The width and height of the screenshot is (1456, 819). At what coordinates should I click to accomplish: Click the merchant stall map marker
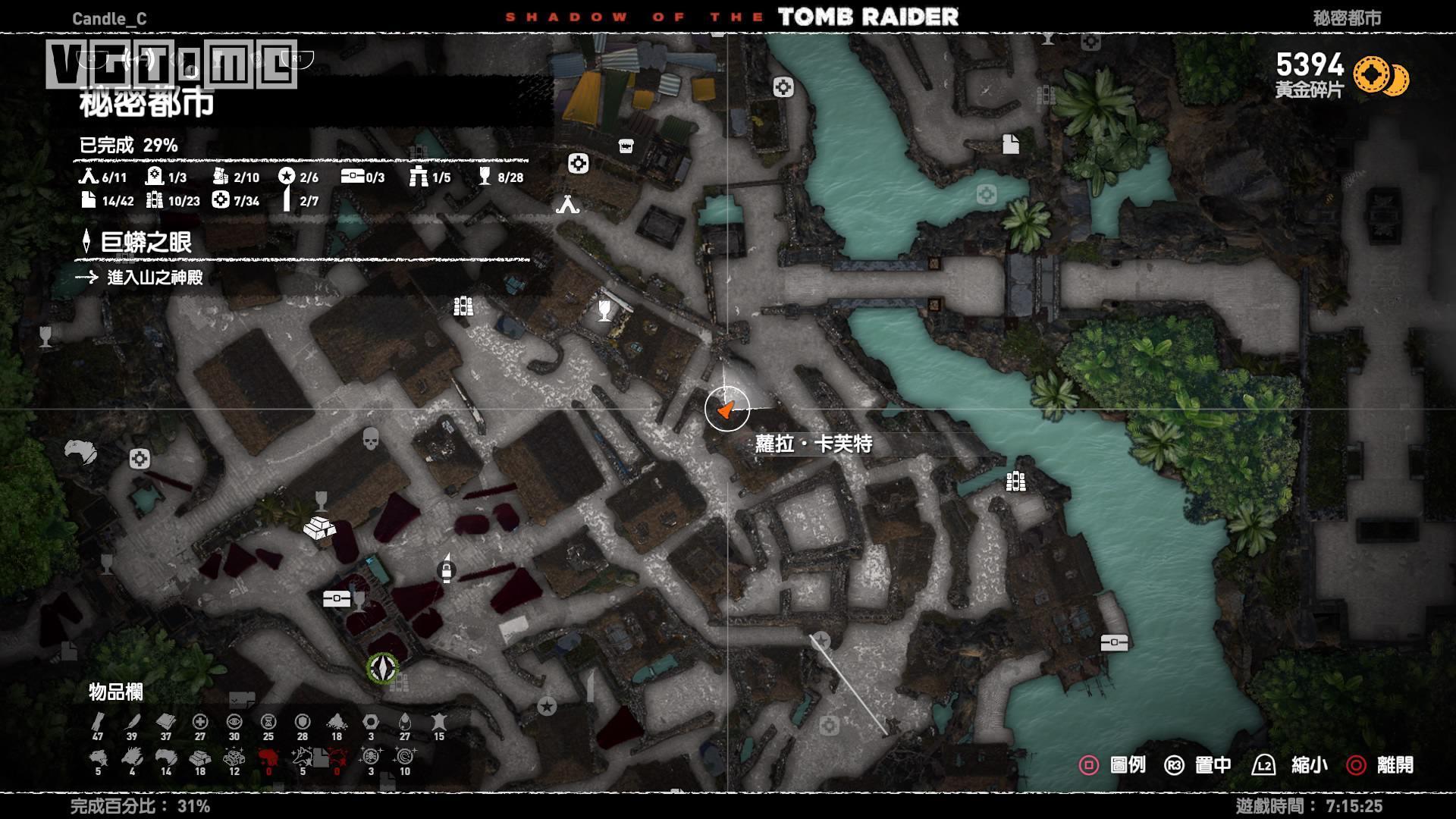click(626, 146)
